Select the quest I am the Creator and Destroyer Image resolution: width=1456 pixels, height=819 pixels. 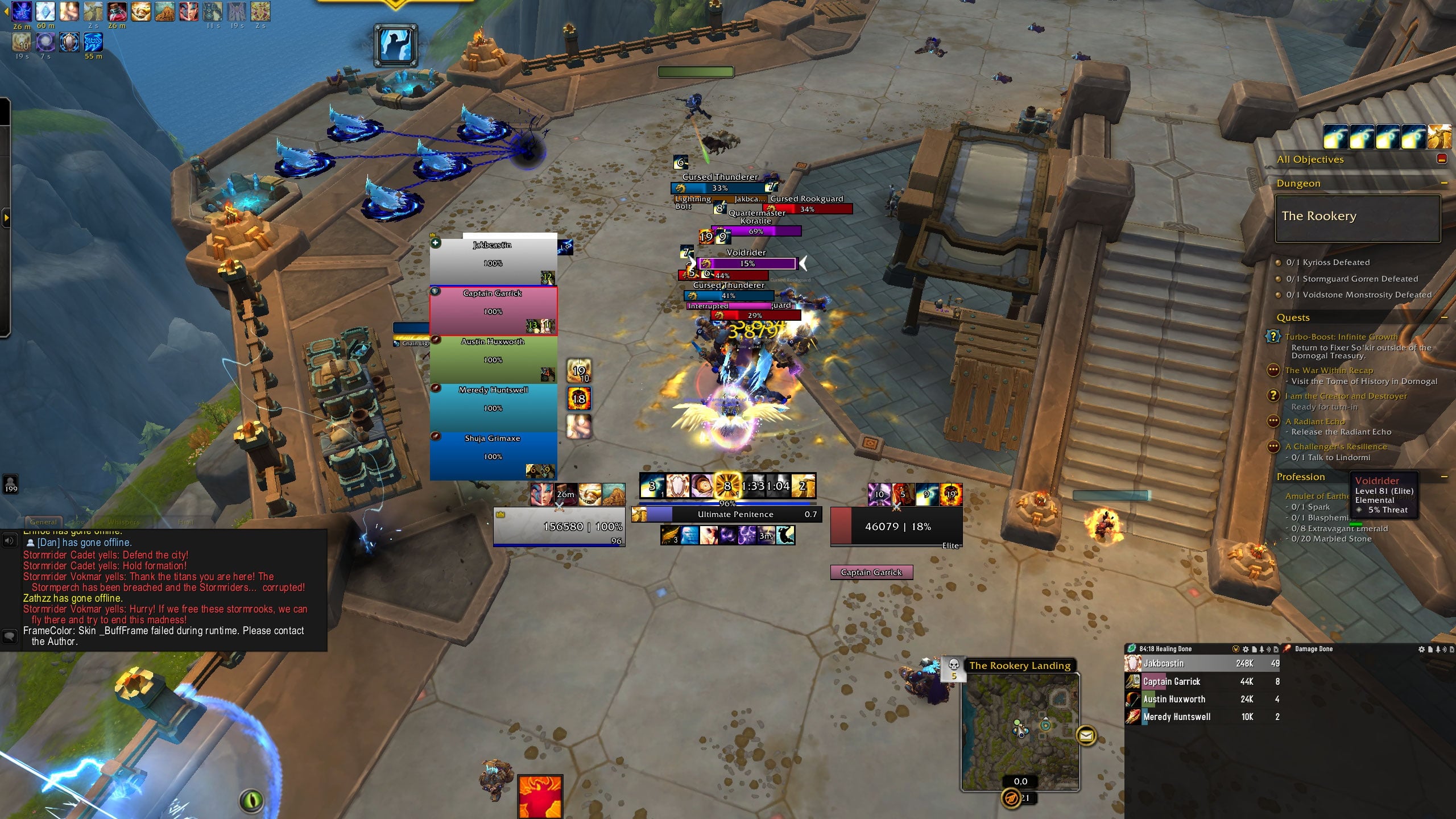(1346, 396)
